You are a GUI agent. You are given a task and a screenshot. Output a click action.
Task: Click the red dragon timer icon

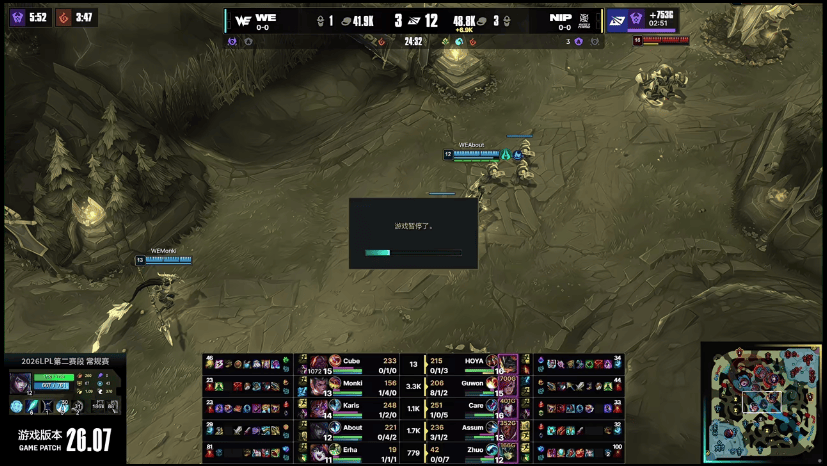tap(62, 17)
